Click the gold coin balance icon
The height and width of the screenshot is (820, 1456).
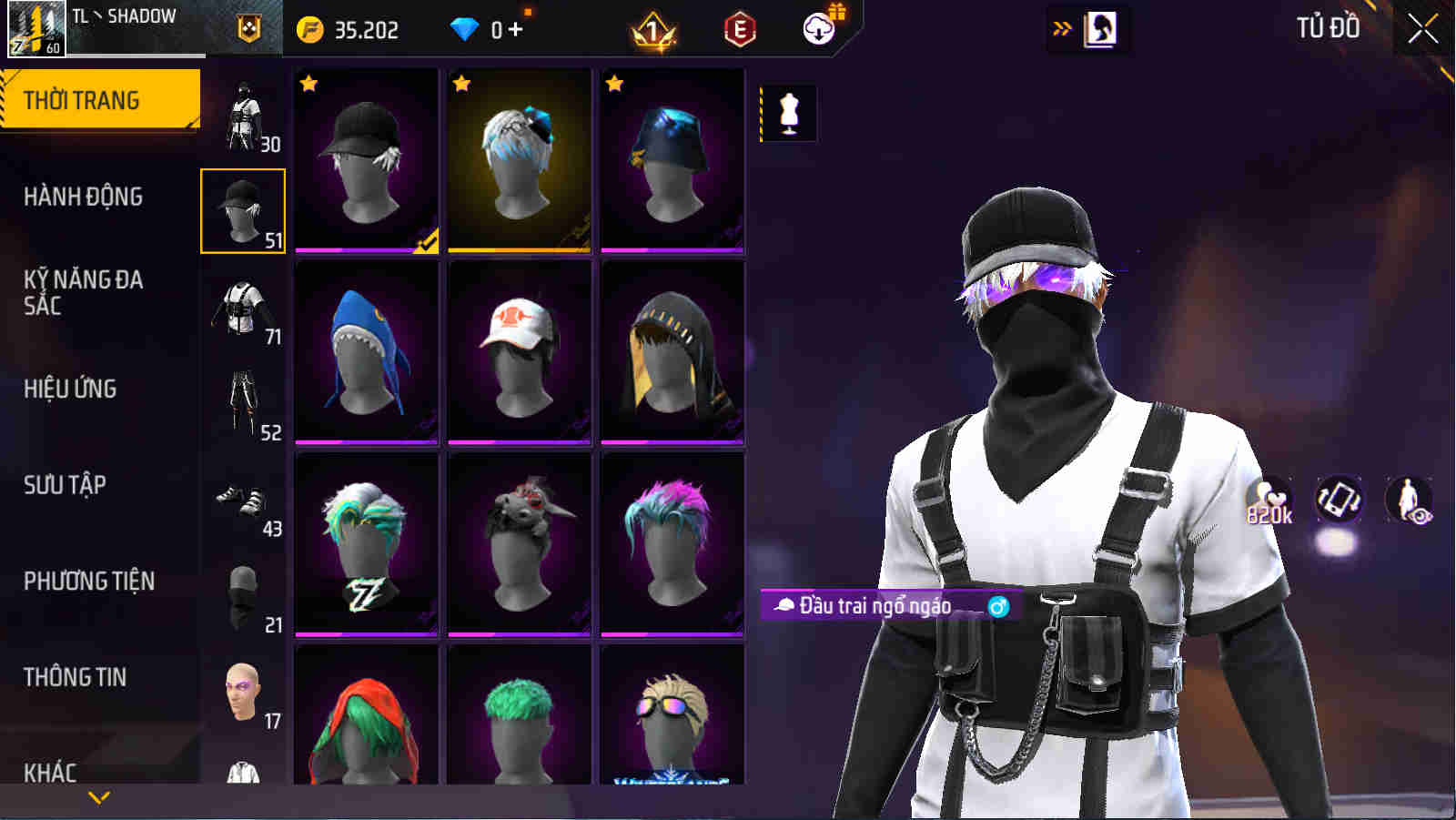coord(309,28)
